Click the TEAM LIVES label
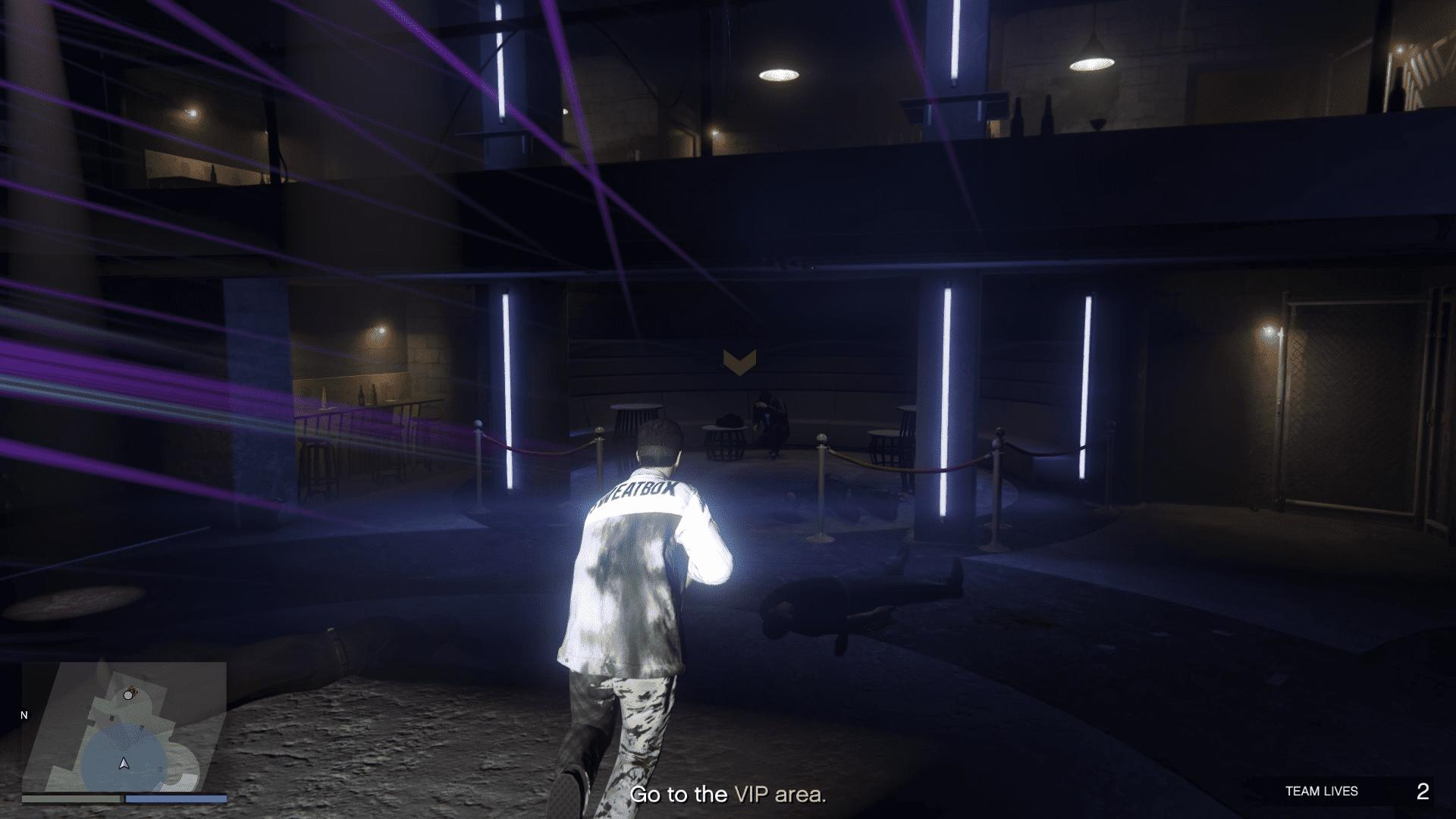Viewport: 1456px width, 819px height. (1322, 790)
